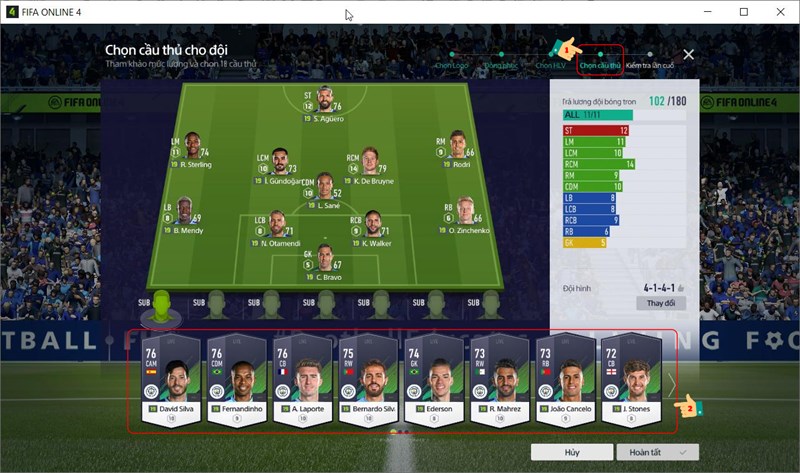This screenshot has width=800, height=473.
Task: Confirm with the Hoàn tất button
Action: 657,453
